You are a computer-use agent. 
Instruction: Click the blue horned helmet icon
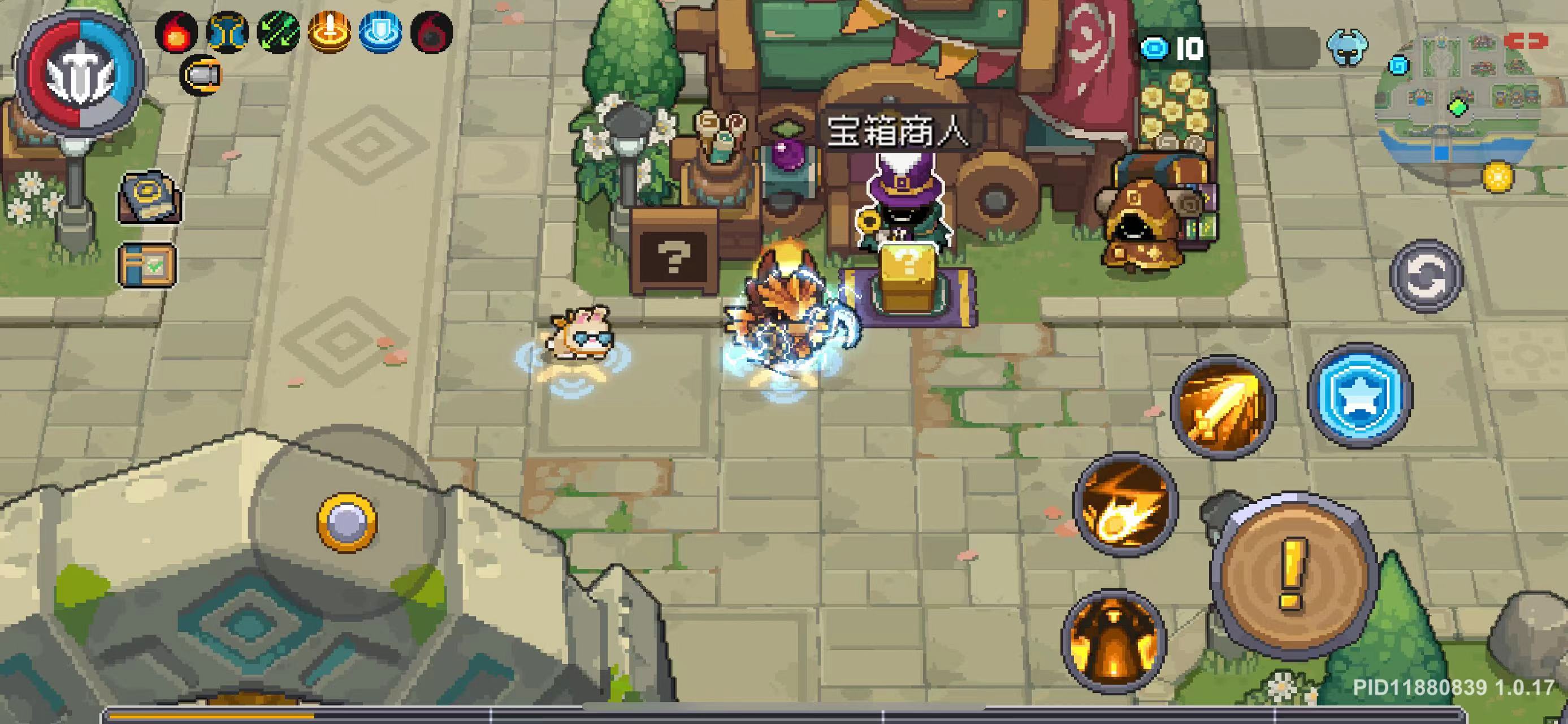click(1349, 48)
